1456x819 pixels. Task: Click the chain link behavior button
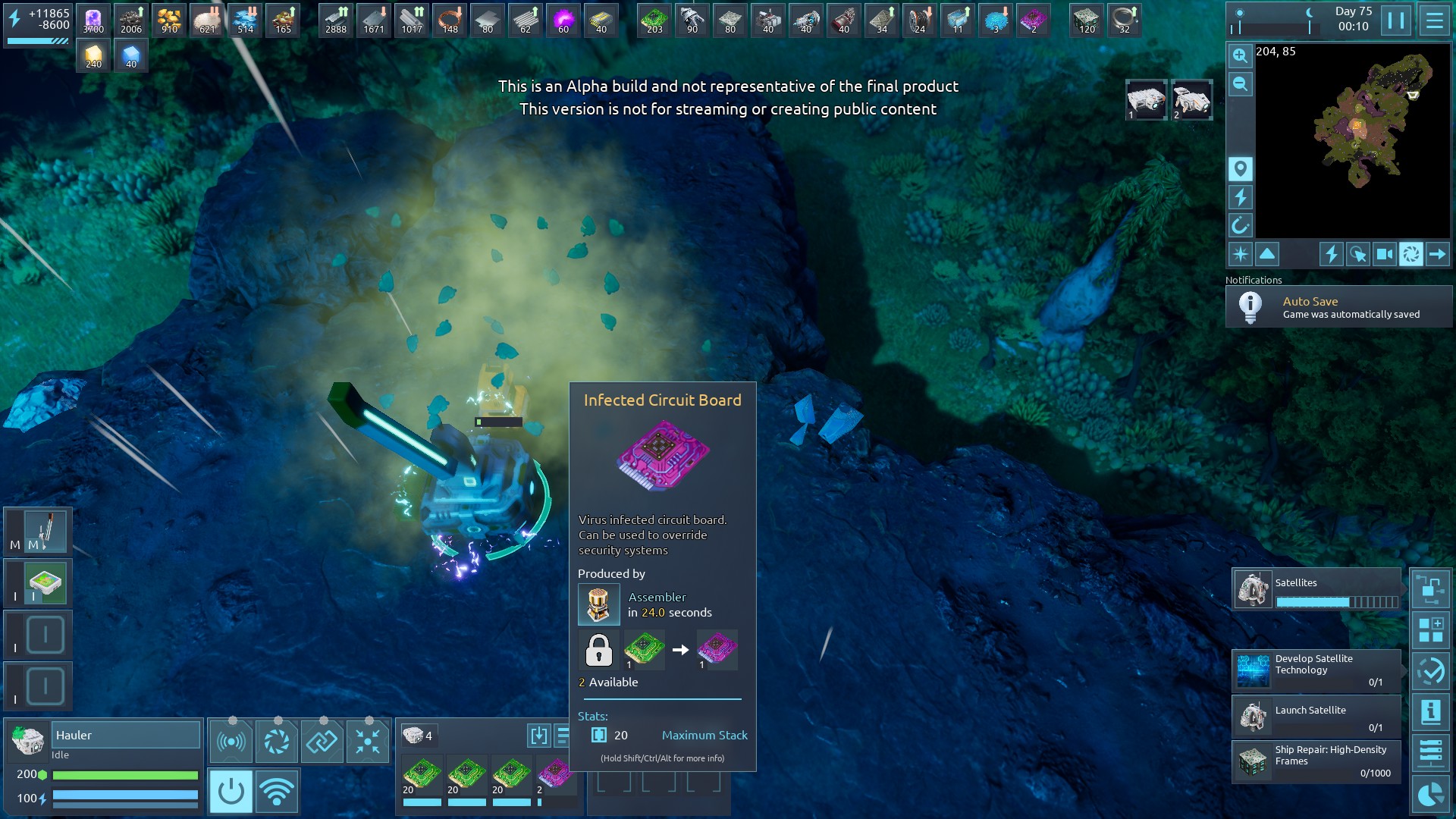click(x=322, y=741)
